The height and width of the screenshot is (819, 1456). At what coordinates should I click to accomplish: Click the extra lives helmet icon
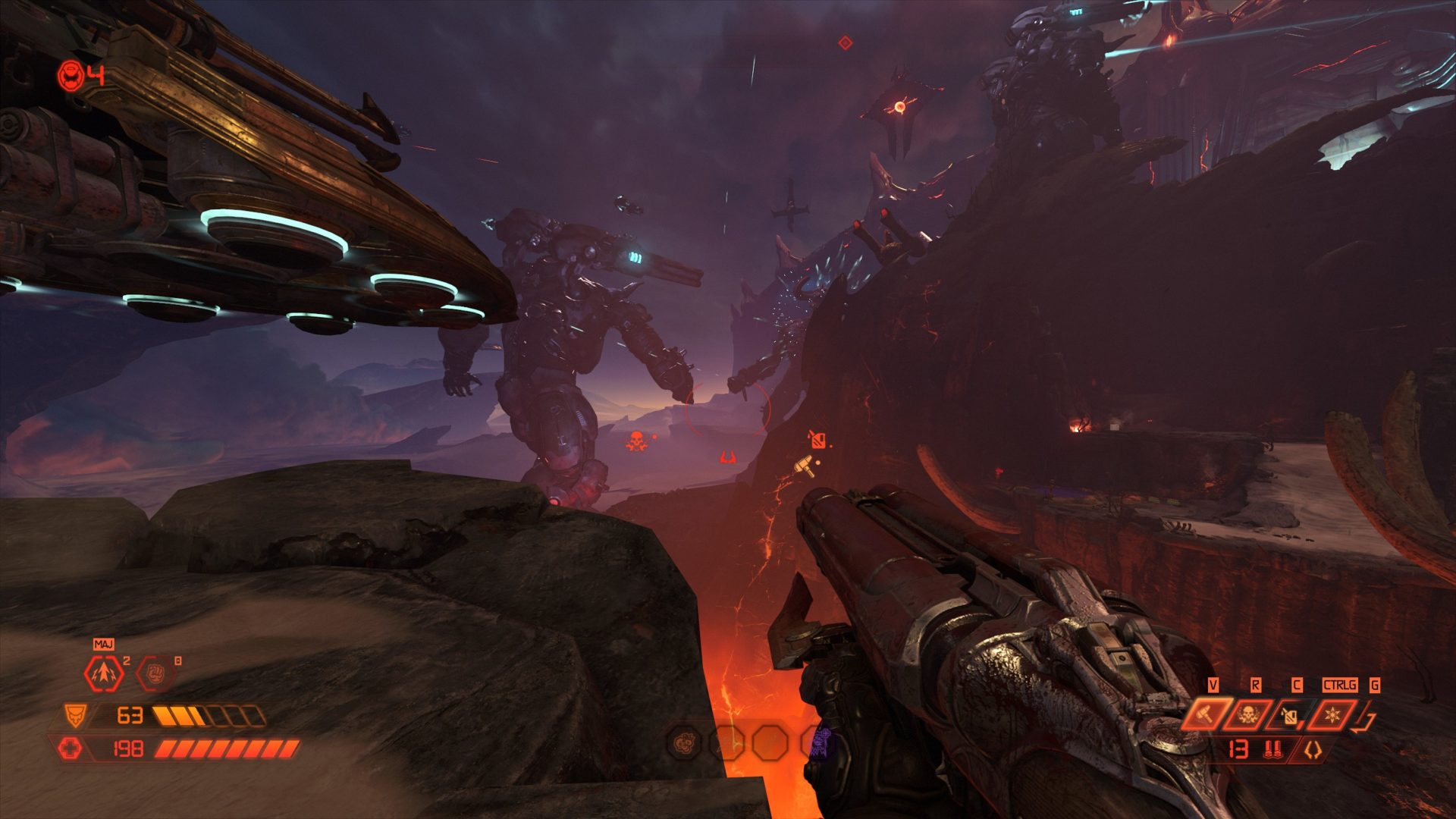pos(71,76)
